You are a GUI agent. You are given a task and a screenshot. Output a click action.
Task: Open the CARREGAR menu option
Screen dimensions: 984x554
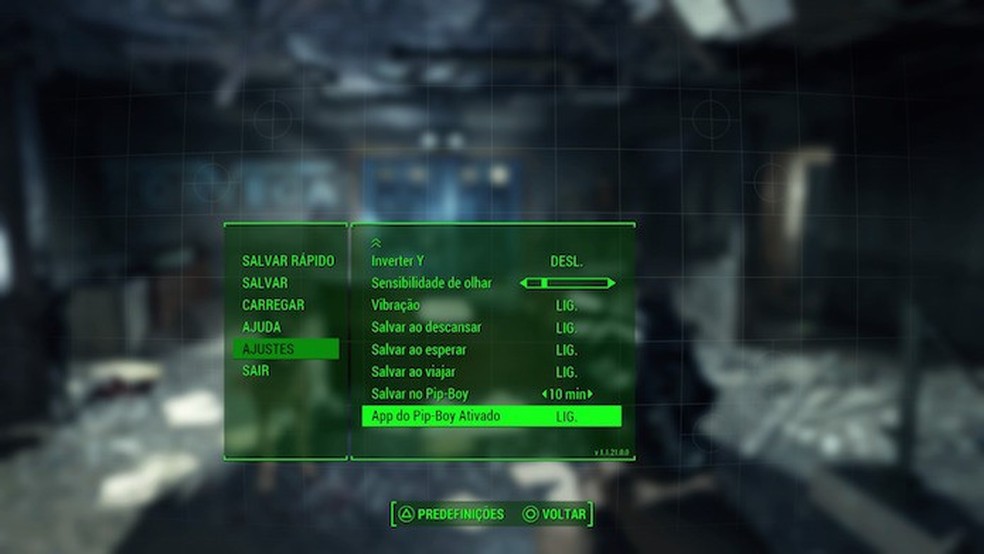[x=273, y=305]
